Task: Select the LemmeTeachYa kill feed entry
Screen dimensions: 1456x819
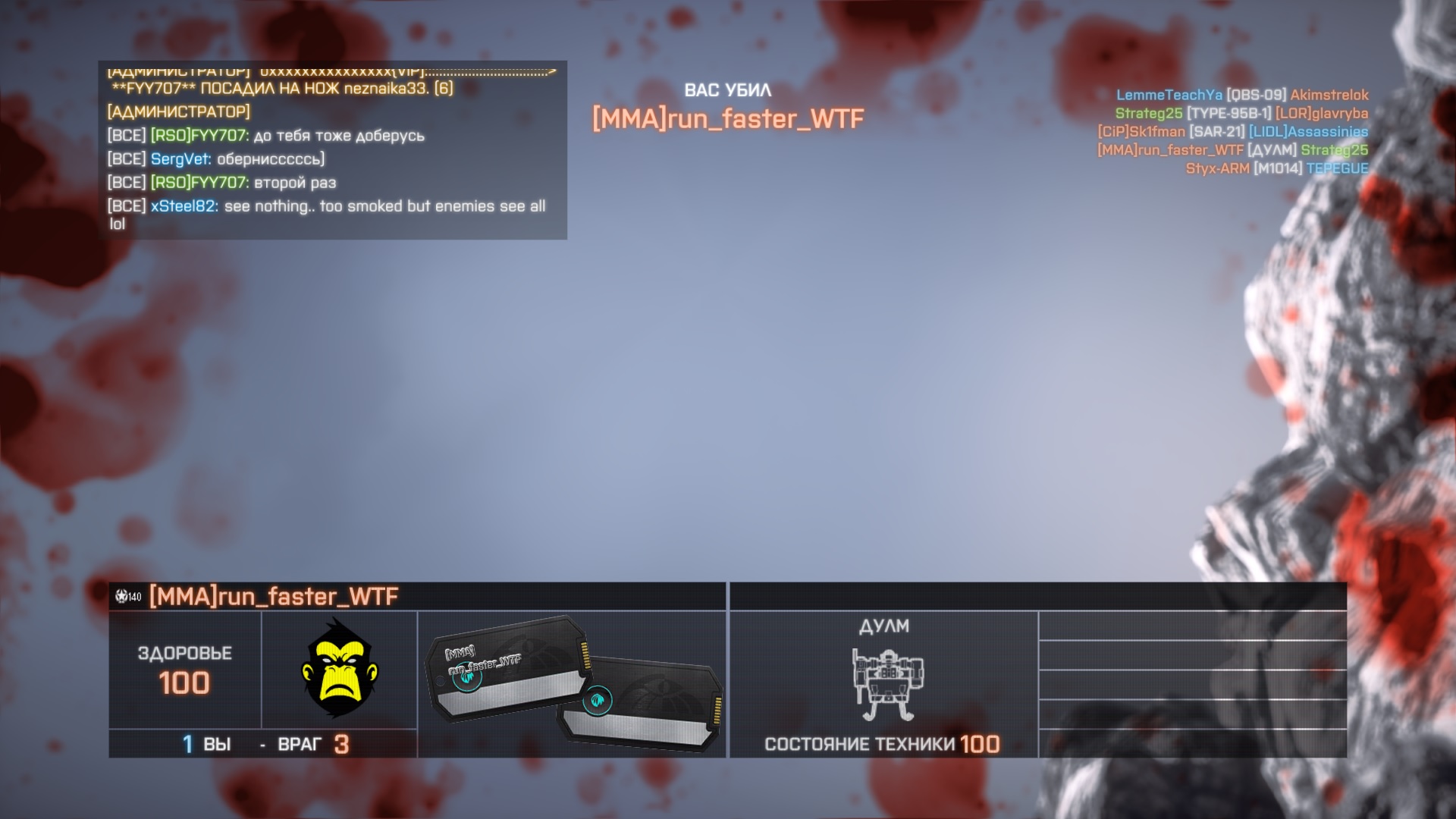Action: tap(1241, 96)
